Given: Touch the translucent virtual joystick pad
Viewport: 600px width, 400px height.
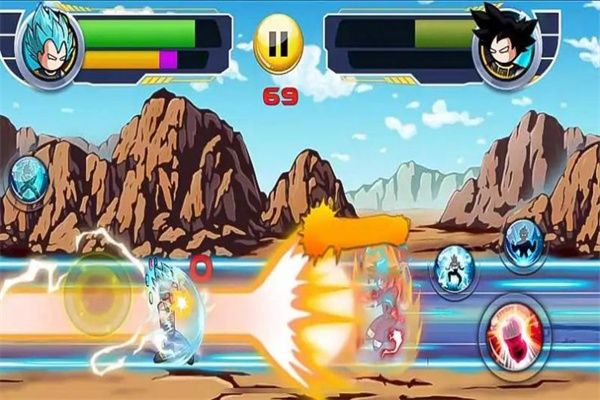Looking at the screenshot, I should click(x=98, y=293).
